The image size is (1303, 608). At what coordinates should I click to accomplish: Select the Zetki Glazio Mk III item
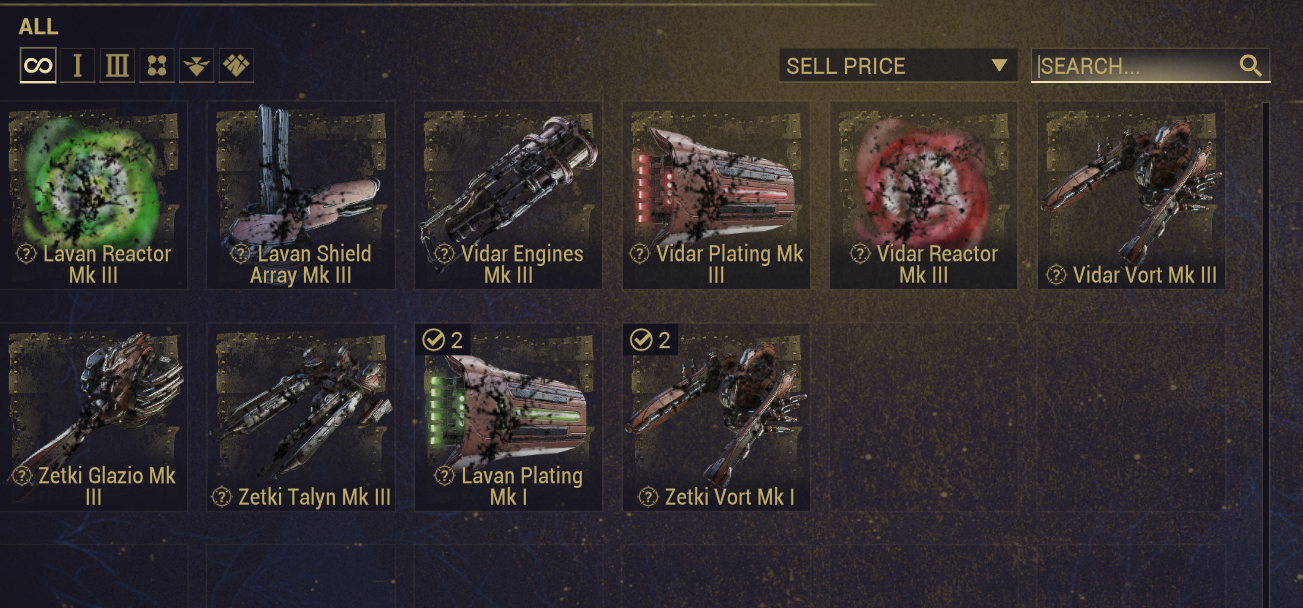[94, 417]
